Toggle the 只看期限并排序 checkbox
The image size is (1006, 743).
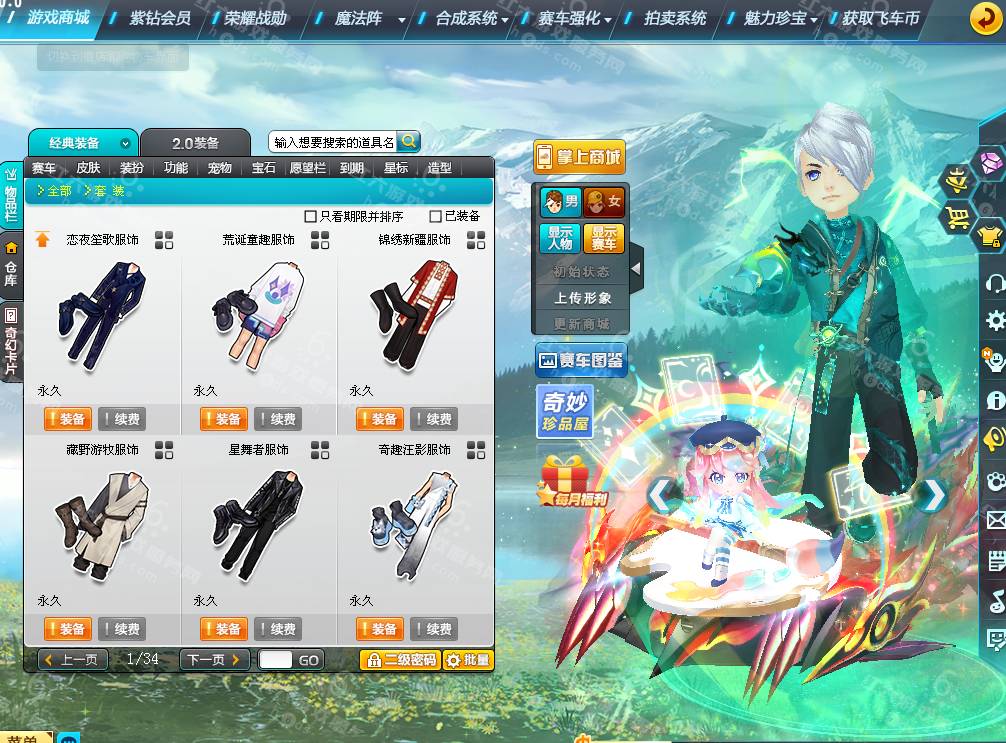point(311,216)
